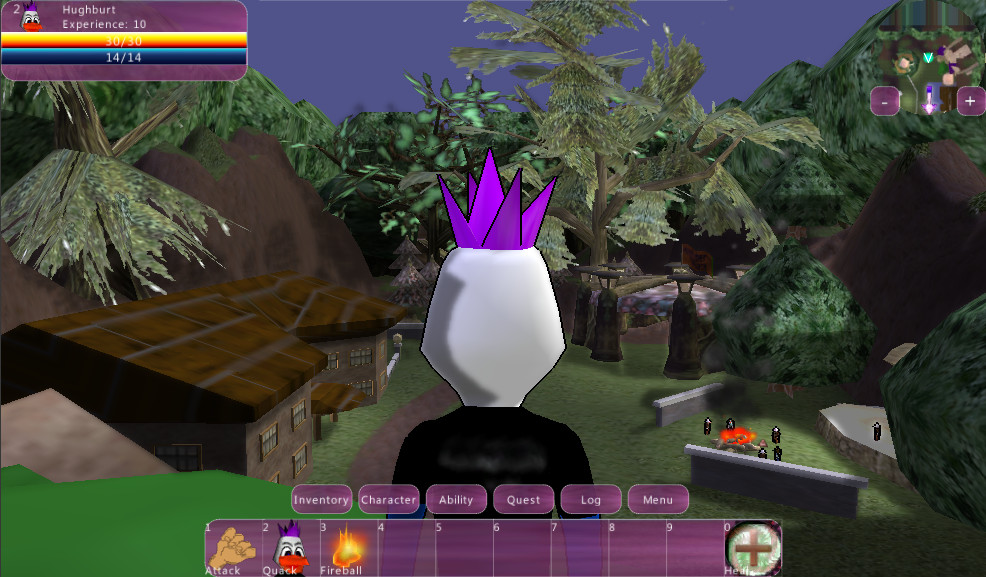Screen dimensions: 986x577
Task: Show the Character sheet
Action: click(x=389, y=499)
